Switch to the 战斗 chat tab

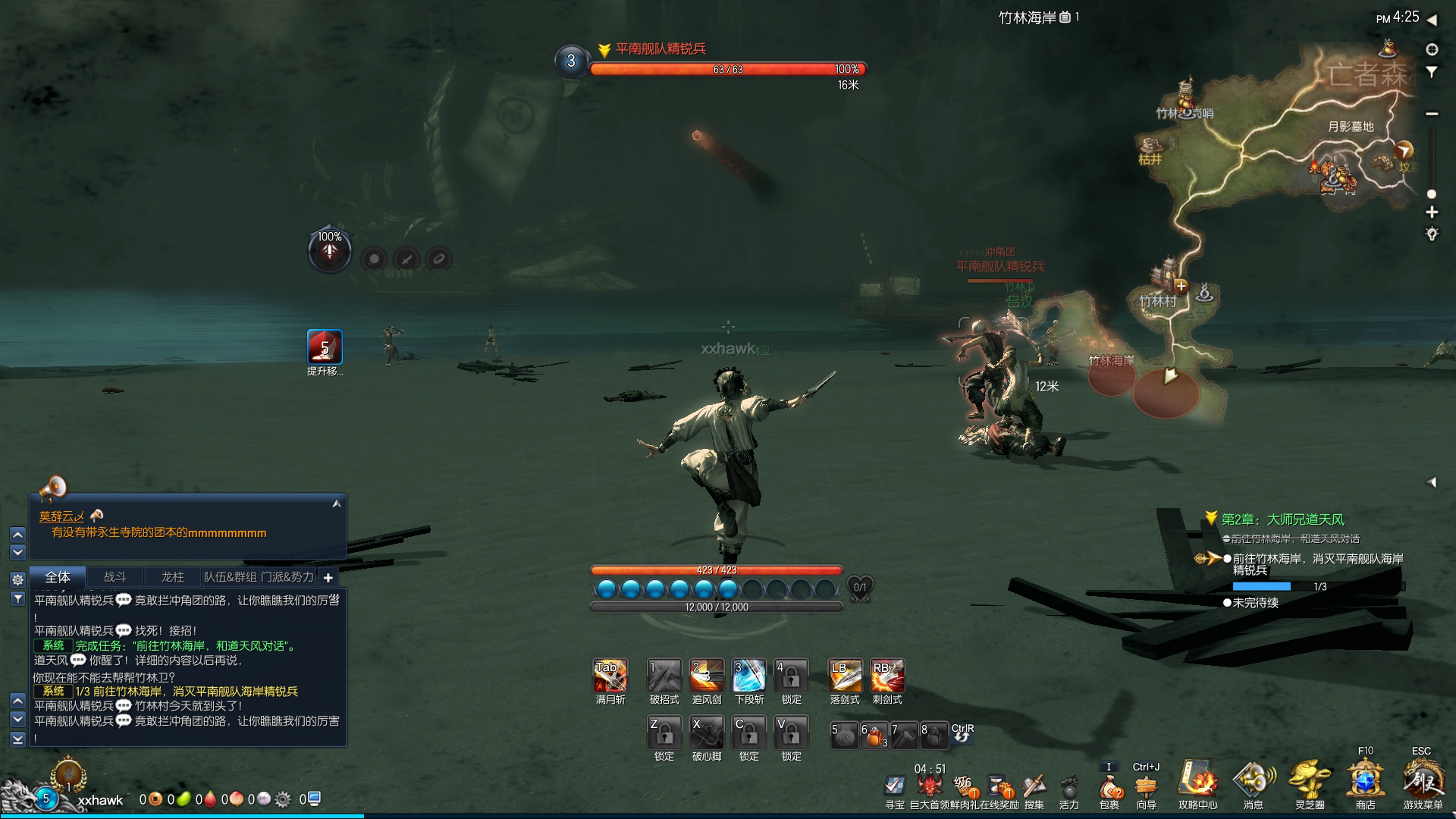[x=115, y=577]
